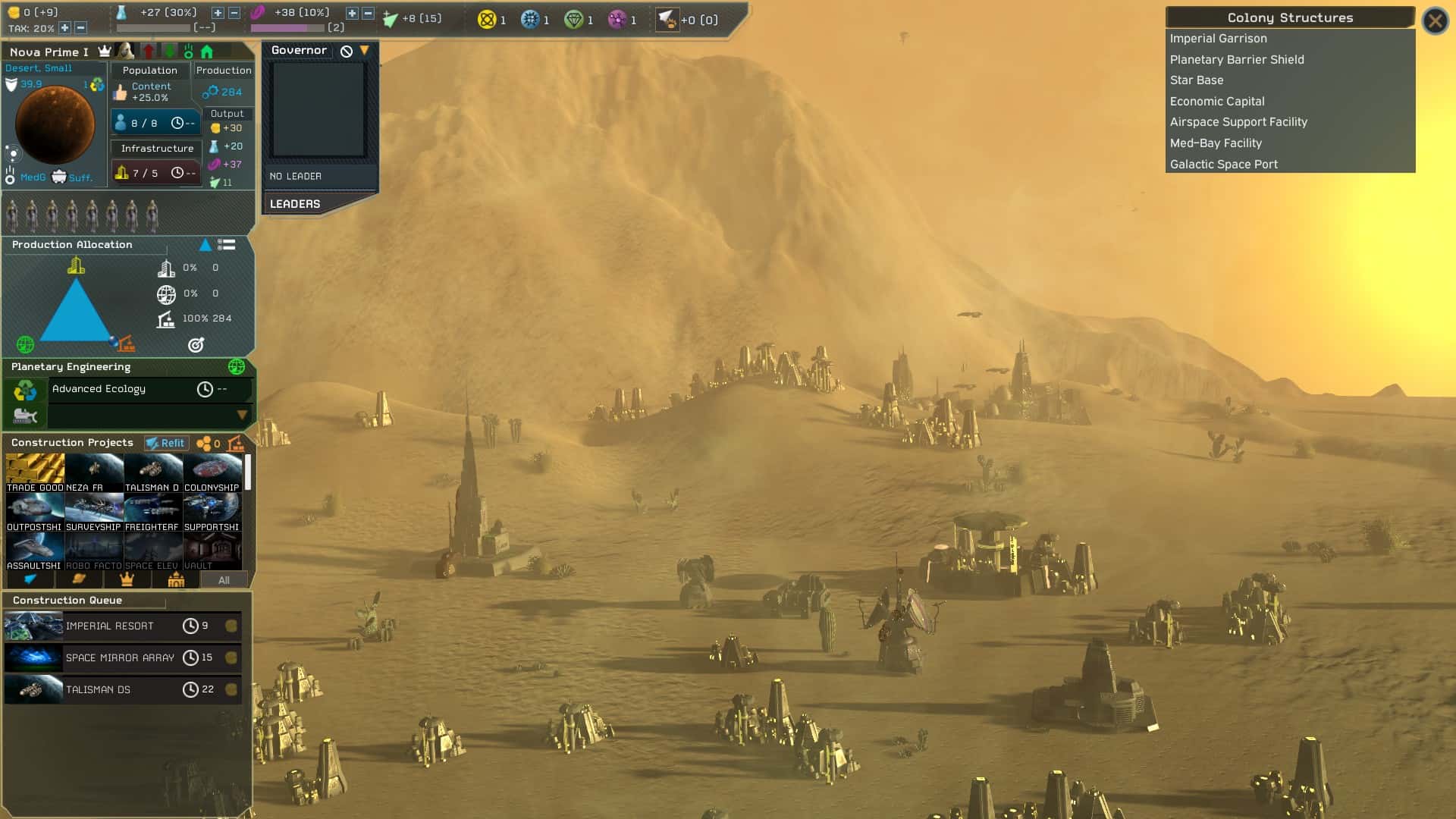Screen dimensions: 1456x819
Task: Click the Refit button
Action: point(166,443)
